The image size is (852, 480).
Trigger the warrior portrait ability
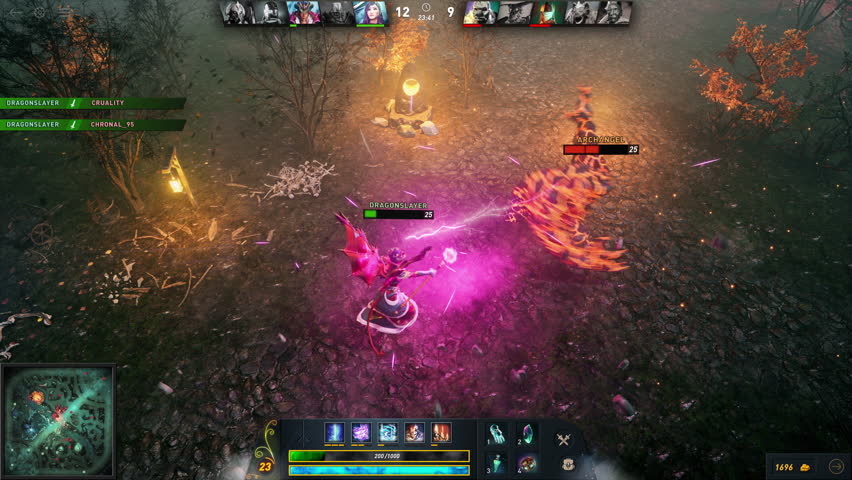(414, 433)
